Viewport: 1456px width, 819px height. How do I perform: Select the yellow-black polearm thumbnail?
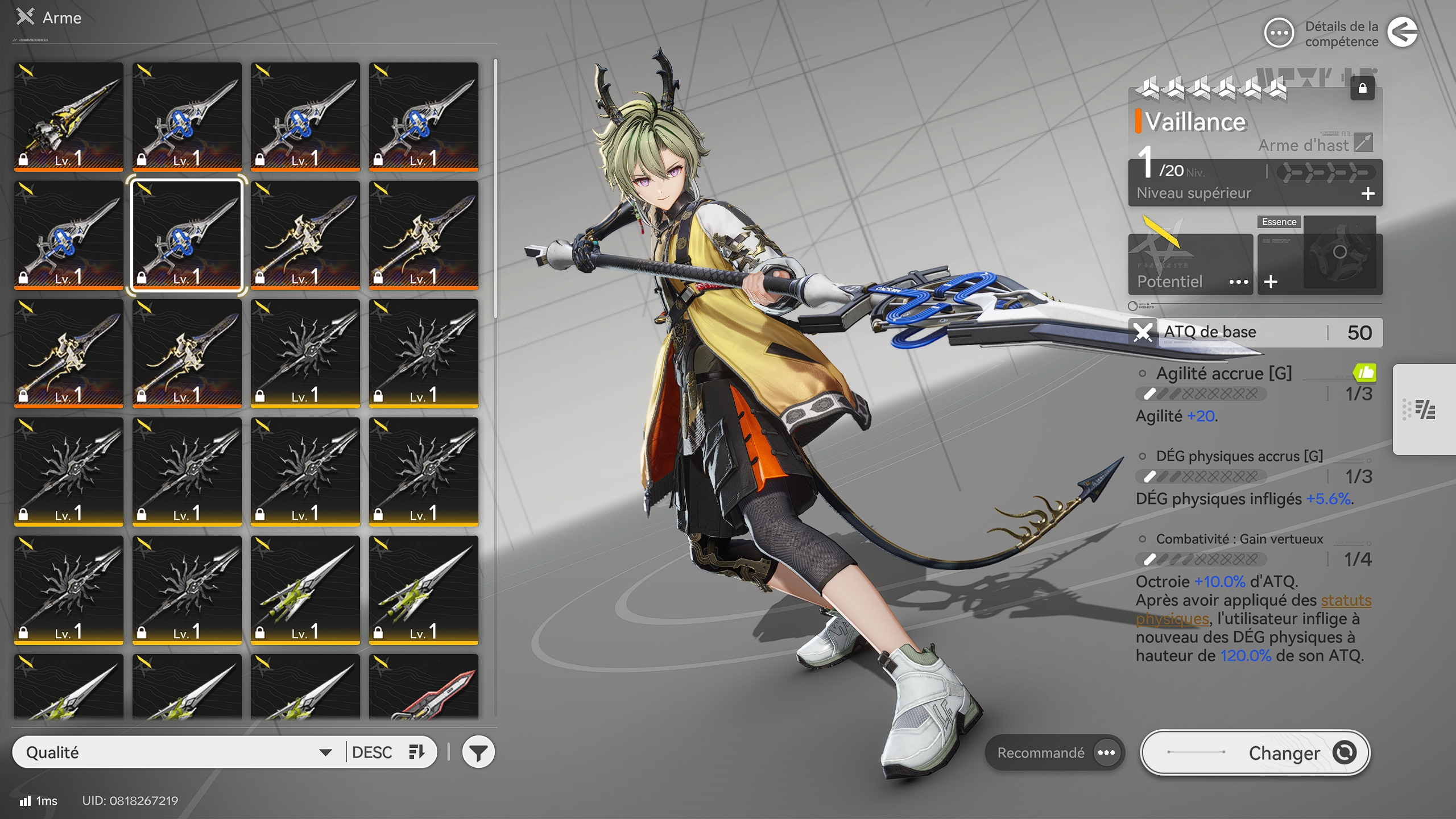tap(69, 117)
